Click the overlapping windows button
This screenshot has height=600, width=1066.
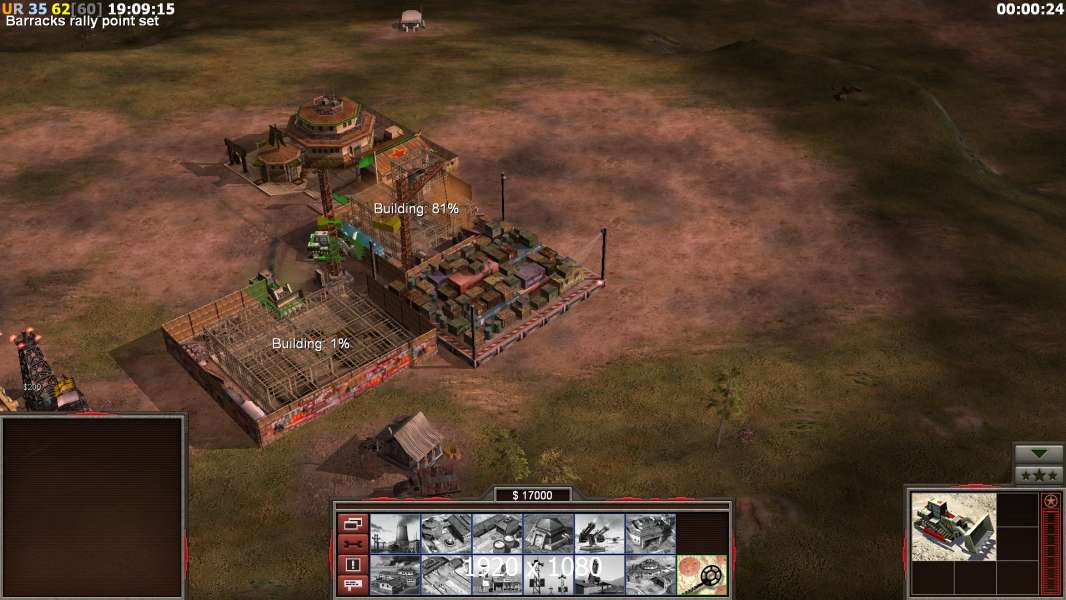352,522
